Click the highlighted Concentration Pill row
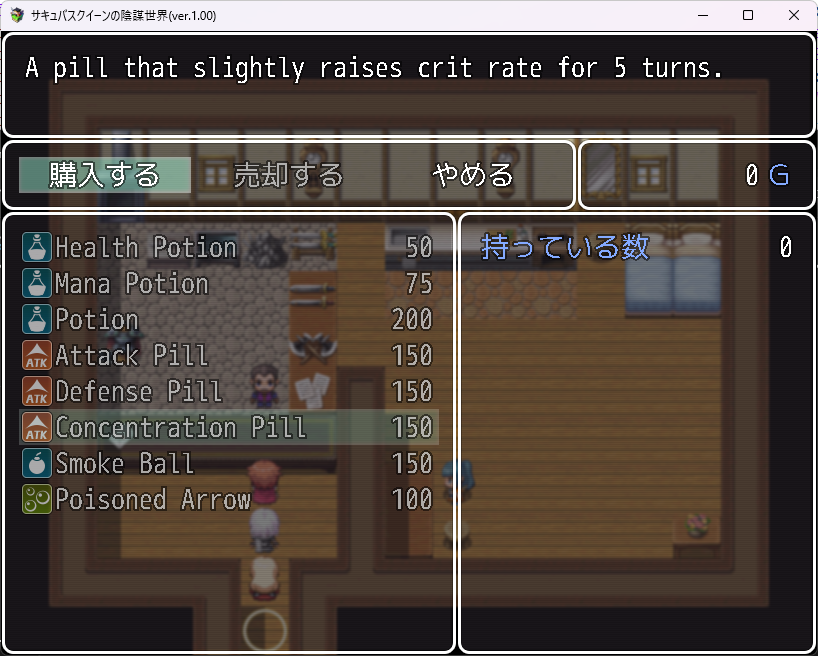This screenshot has height=656, width=818. pos(228,427)
